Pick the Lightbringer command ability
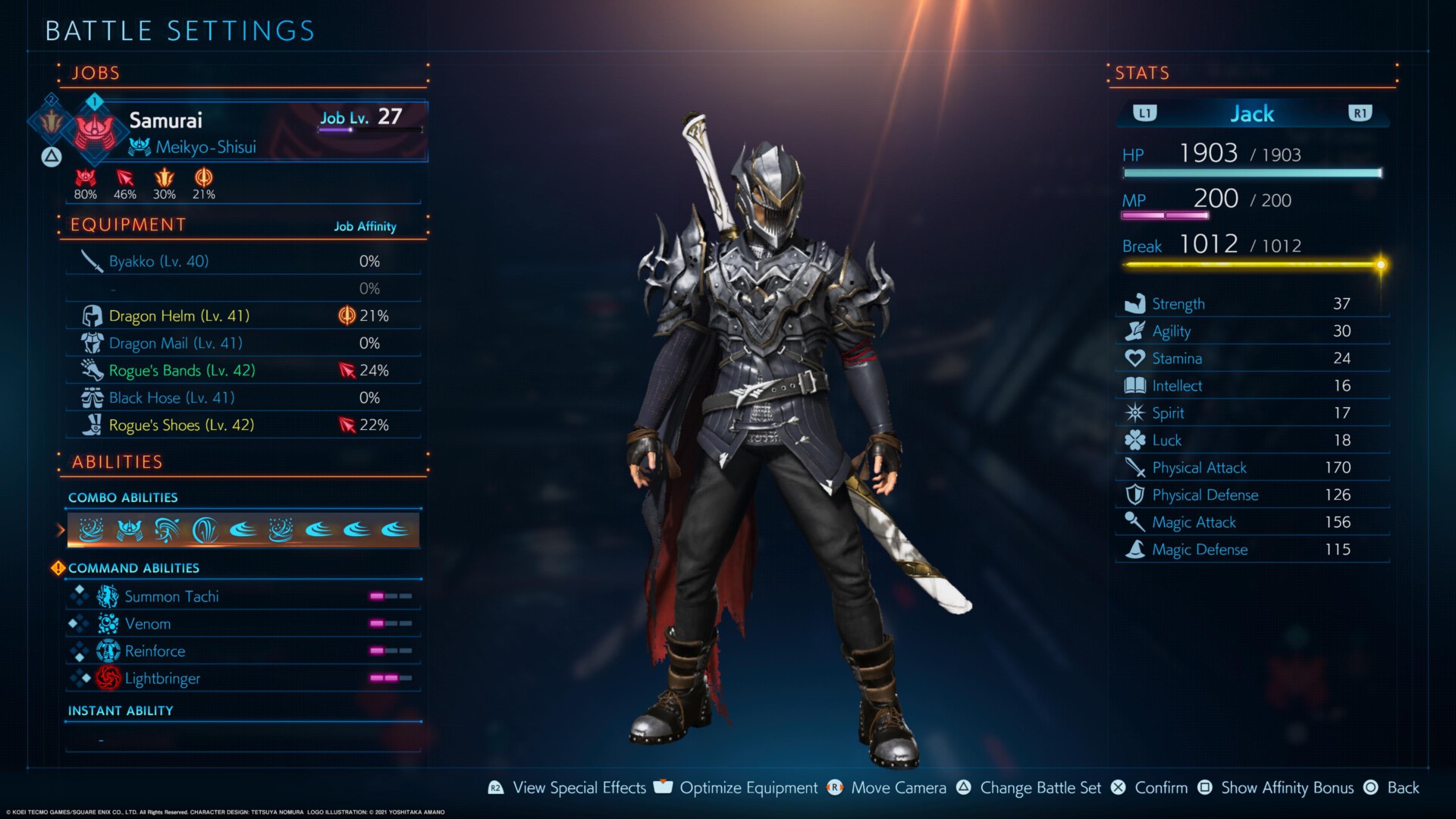The image size is (1456, 819). click(x=243, y=679)
